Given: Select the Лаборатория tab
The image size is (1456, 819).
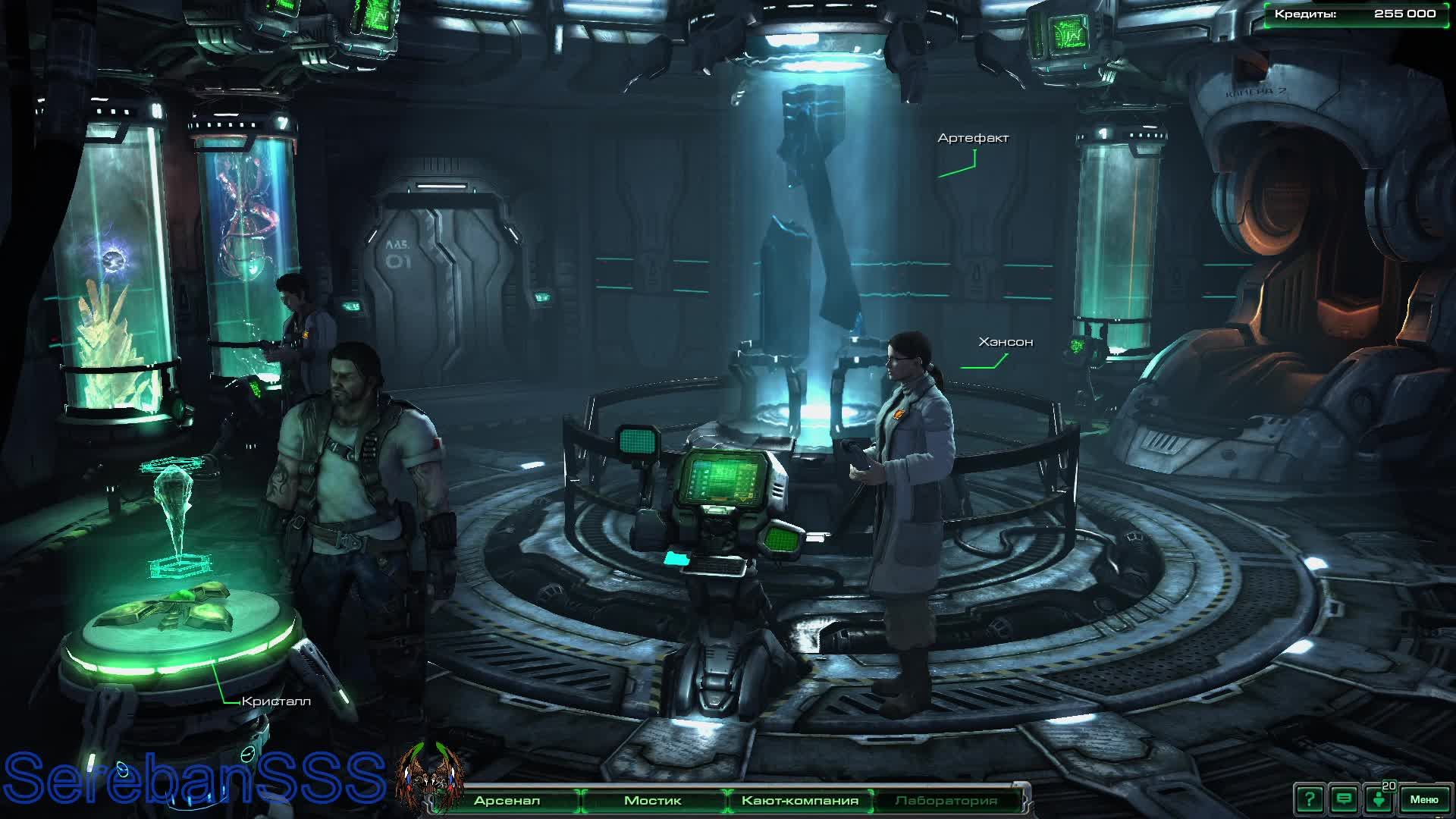Looking at the screenshot, I should (x=946, y=801).
